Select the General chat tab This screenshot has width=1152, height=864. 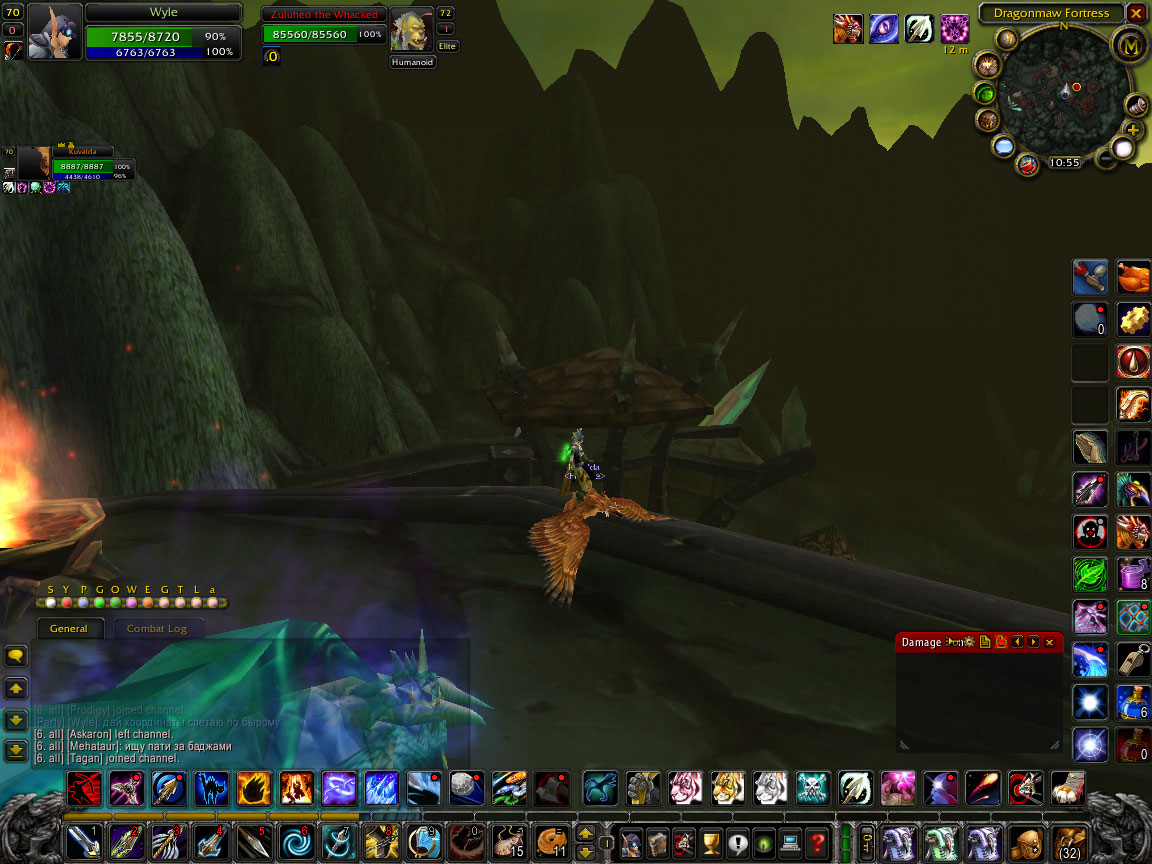pos(69,629)
